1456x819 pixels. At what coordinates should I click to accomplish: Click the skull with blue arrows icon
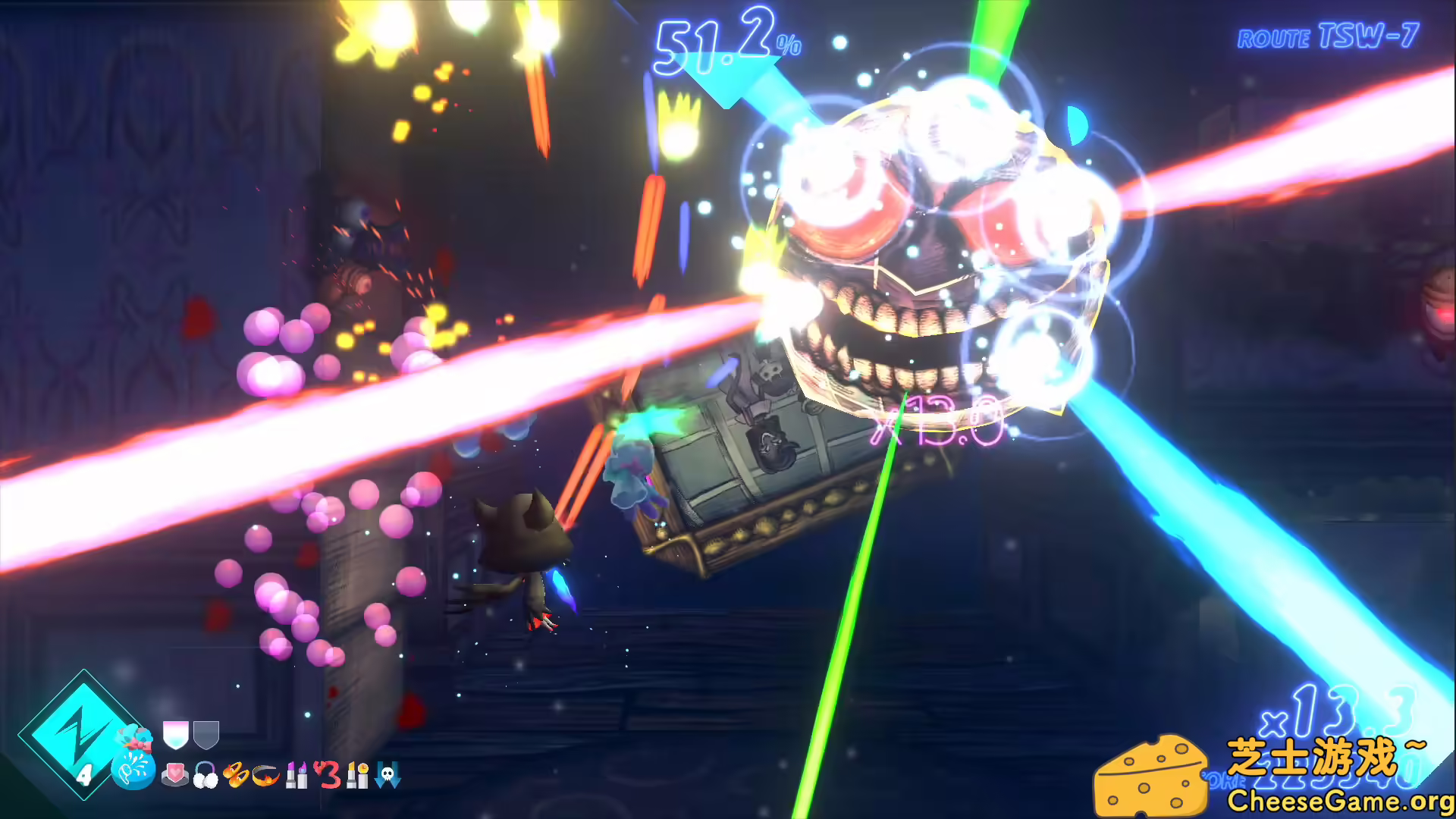tap(388, 775)
